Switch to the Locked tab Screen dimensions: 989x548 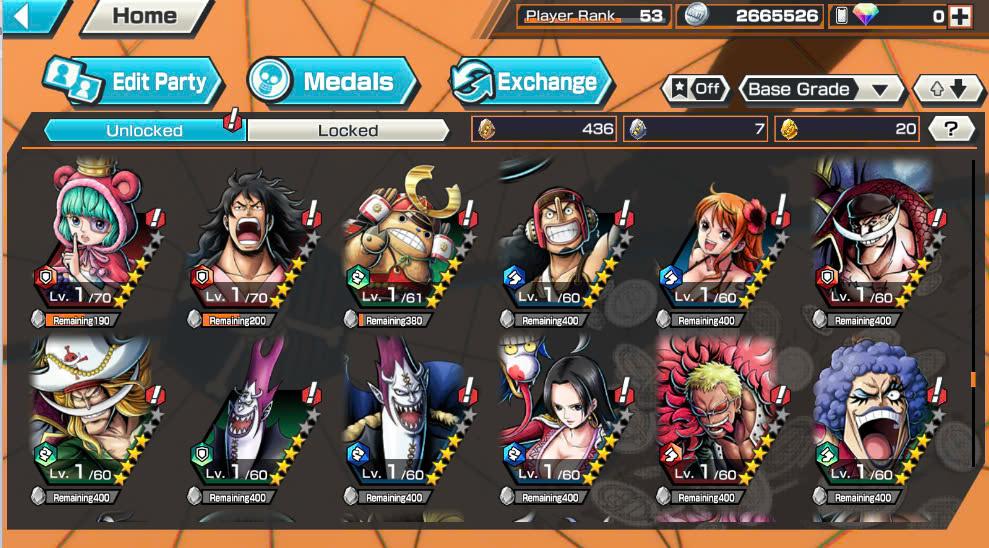click(x=348, y=130)
